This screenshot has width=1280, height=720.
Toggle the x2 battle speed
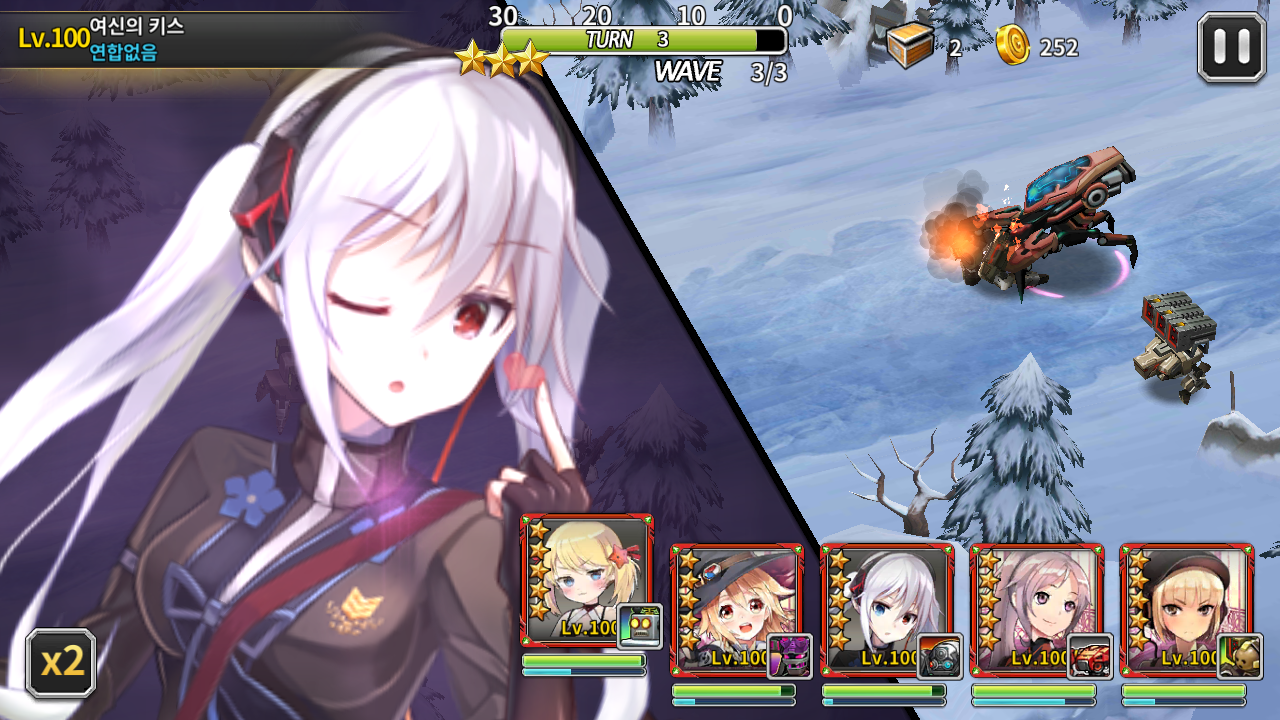click(x=62, y=662)
